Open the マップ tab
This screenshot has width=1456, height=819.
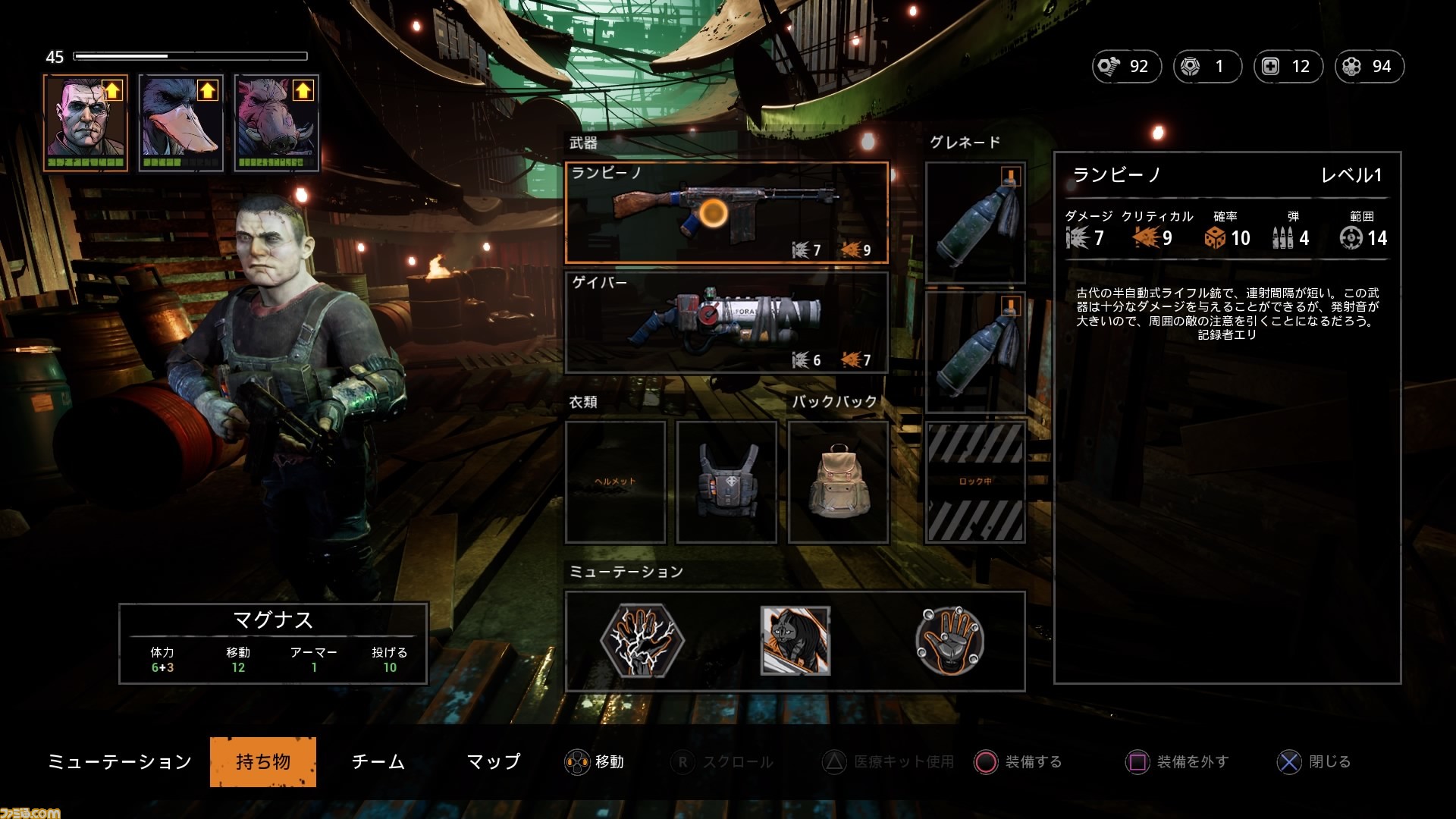(494, 761)
